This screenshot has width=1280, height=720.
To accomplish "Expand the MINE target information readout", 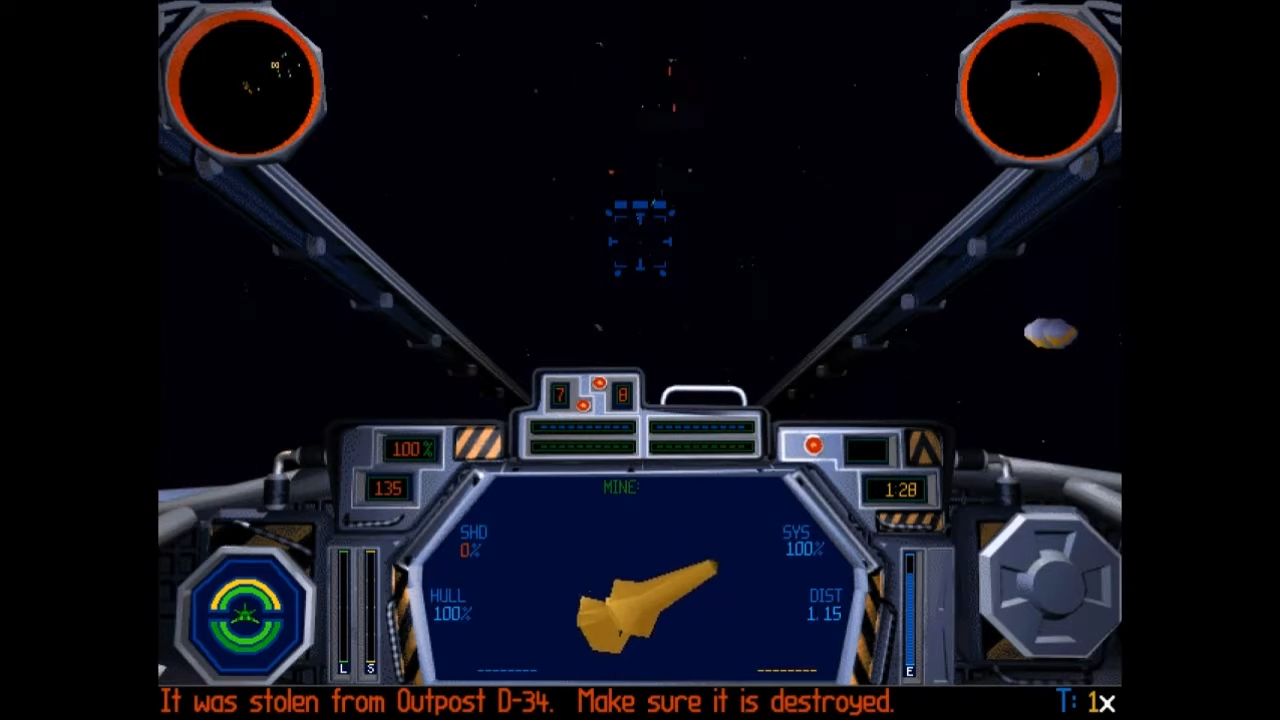I will click(620, 487).
